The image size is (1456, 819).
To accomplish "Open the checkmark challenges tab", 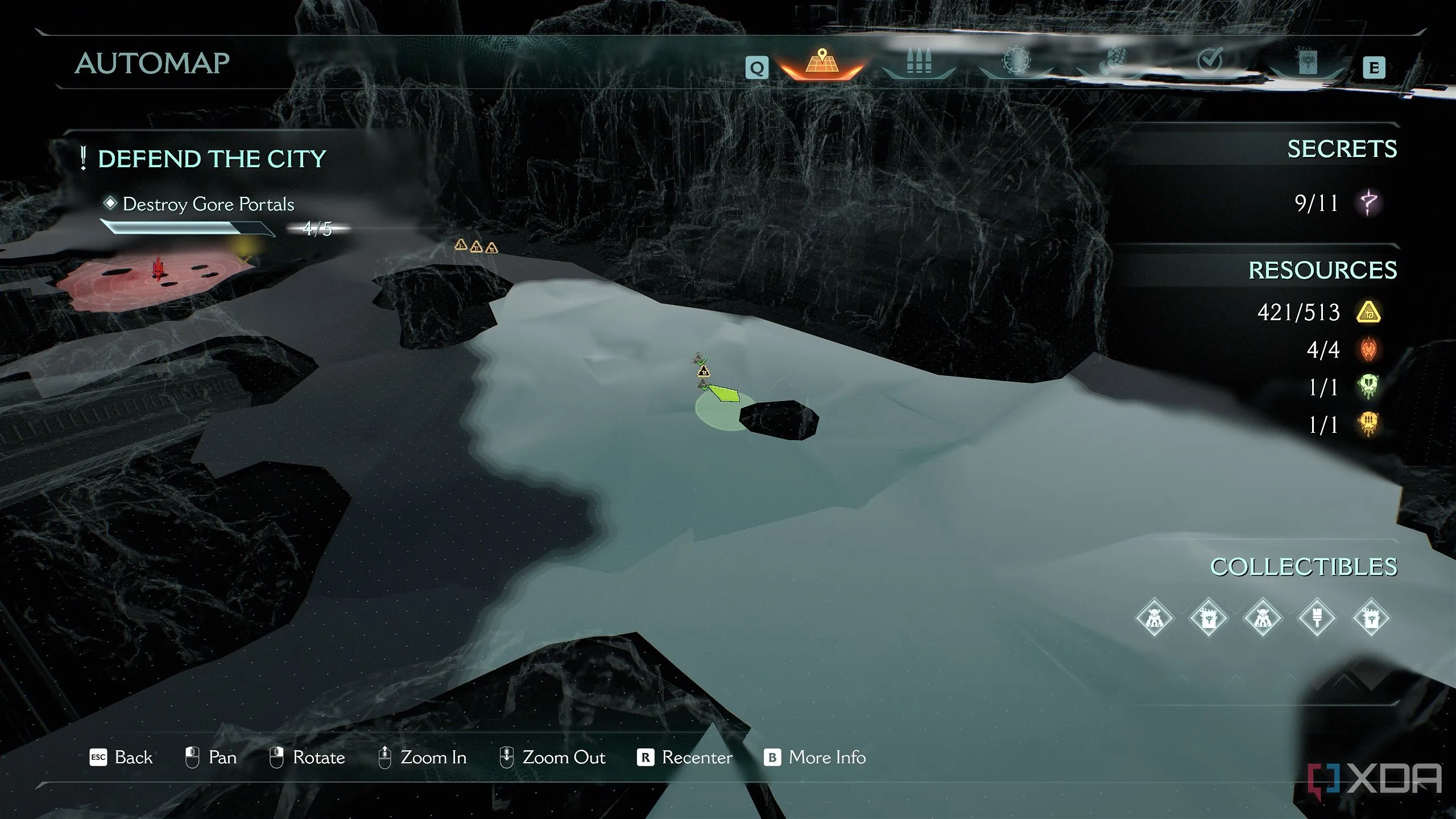I will coord(1210,60).
